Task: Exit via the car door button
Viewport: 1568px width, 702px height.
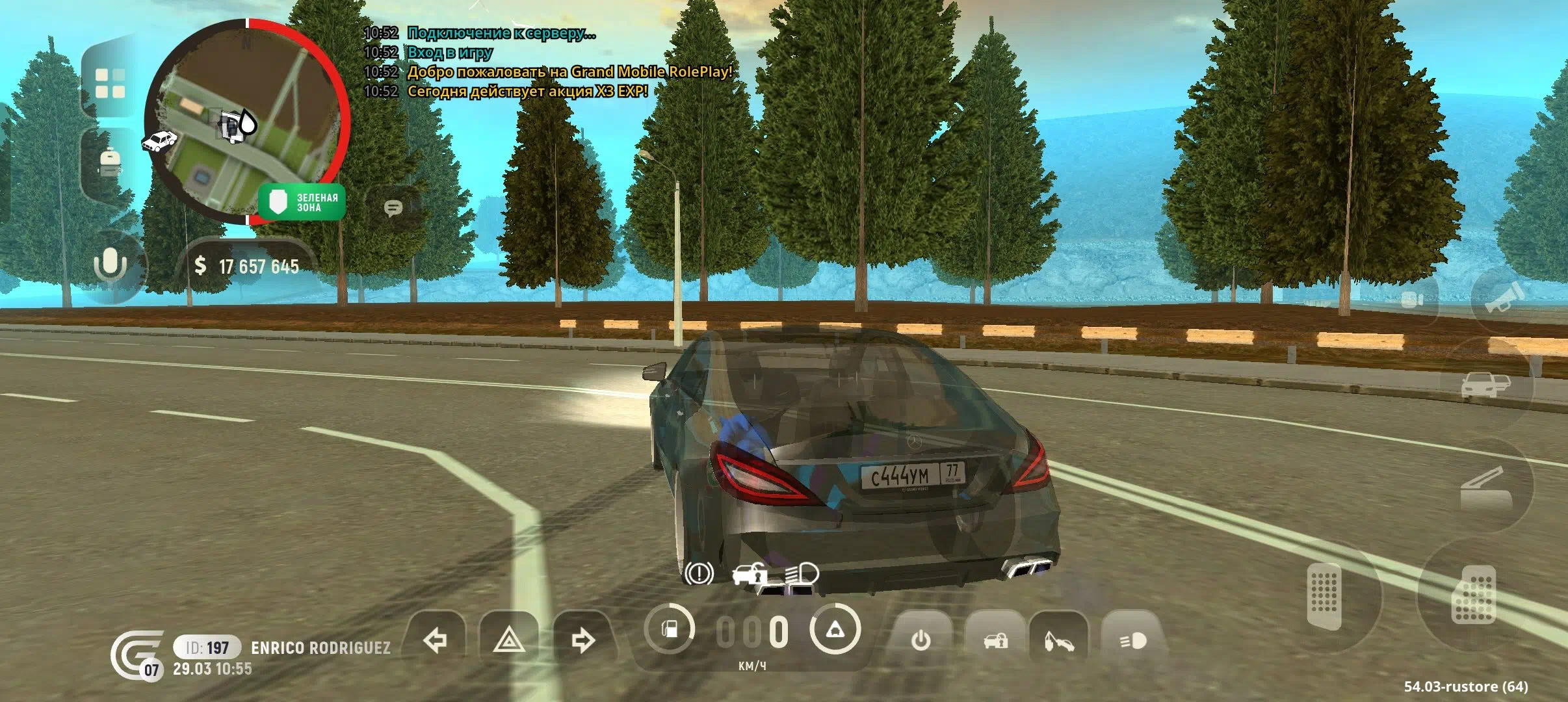Action: [x=1485, y=385]
